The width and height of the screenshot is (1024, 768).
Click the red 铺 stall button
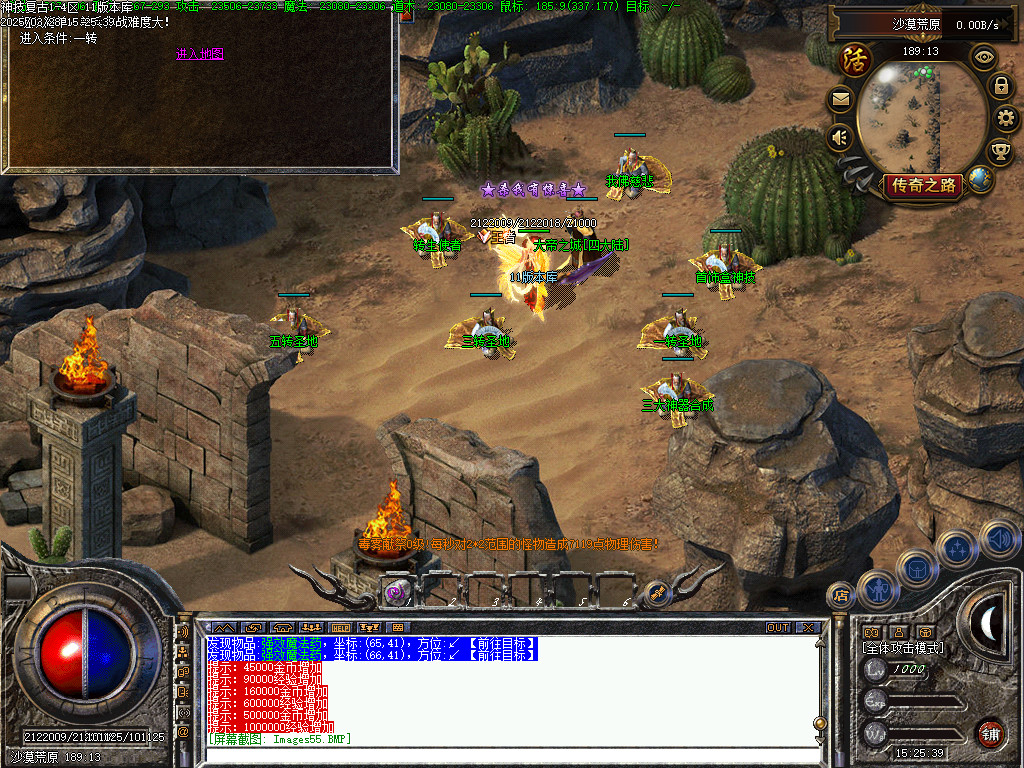click(990, 733)
